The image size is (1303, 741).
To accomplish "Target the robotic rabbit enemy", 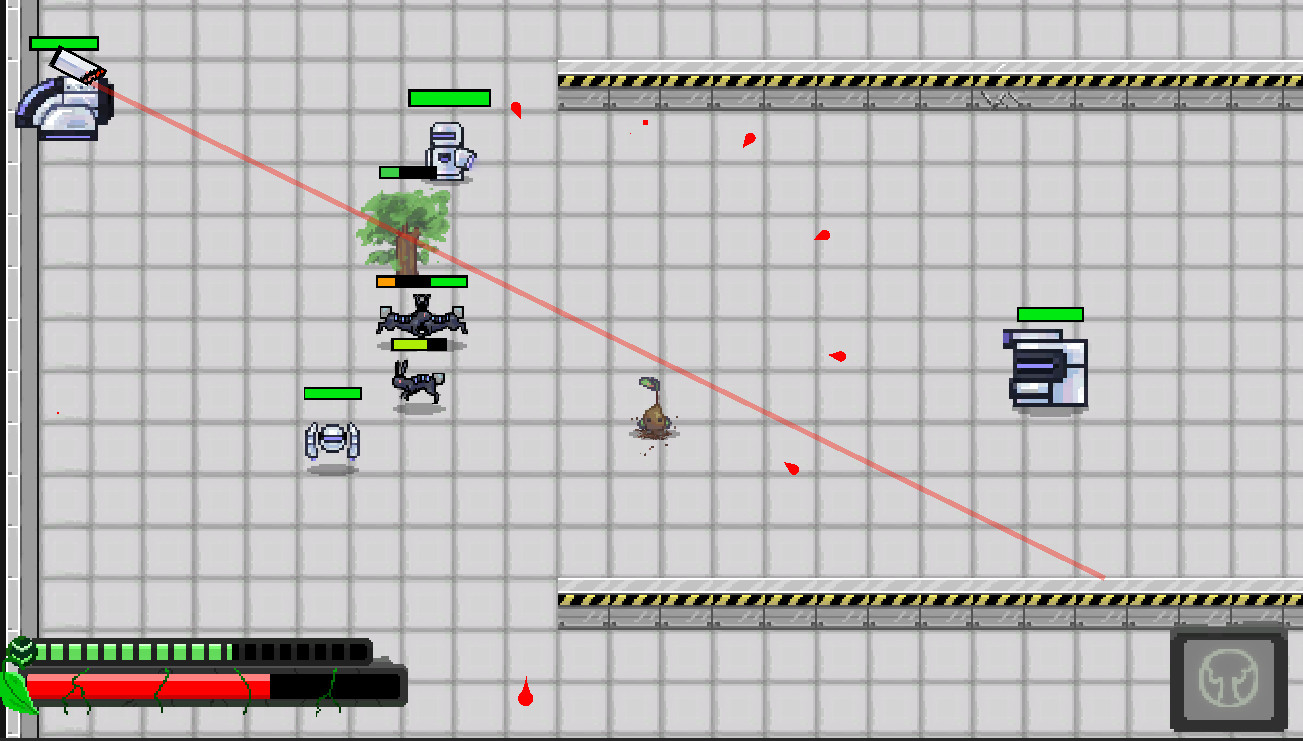I will tap(417, 388).
